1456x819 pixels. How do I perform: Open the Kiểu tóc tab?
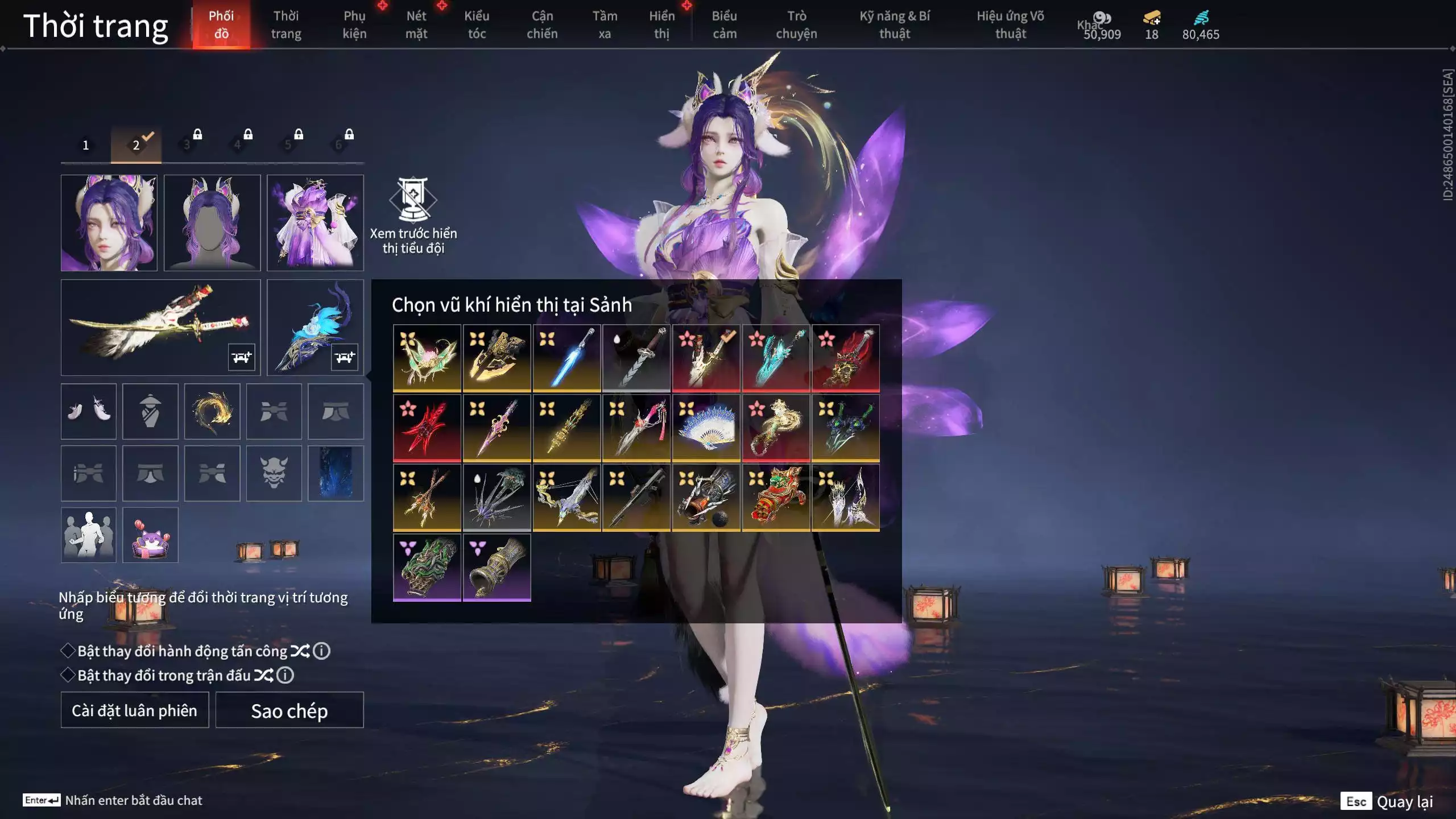(x=477, y=25)
